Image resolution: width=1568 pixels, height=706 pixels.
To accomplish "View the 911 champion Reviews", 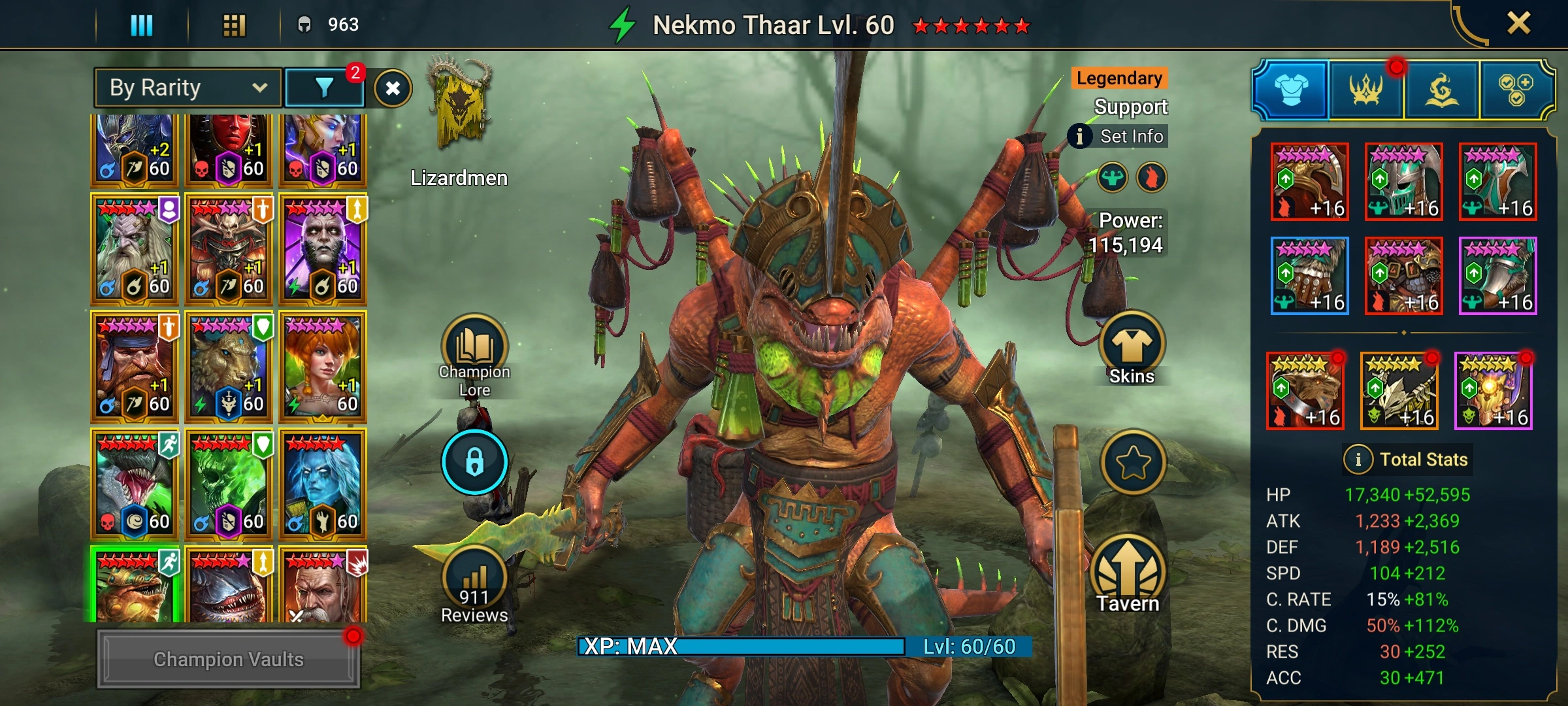I will [x=474, y=585].
